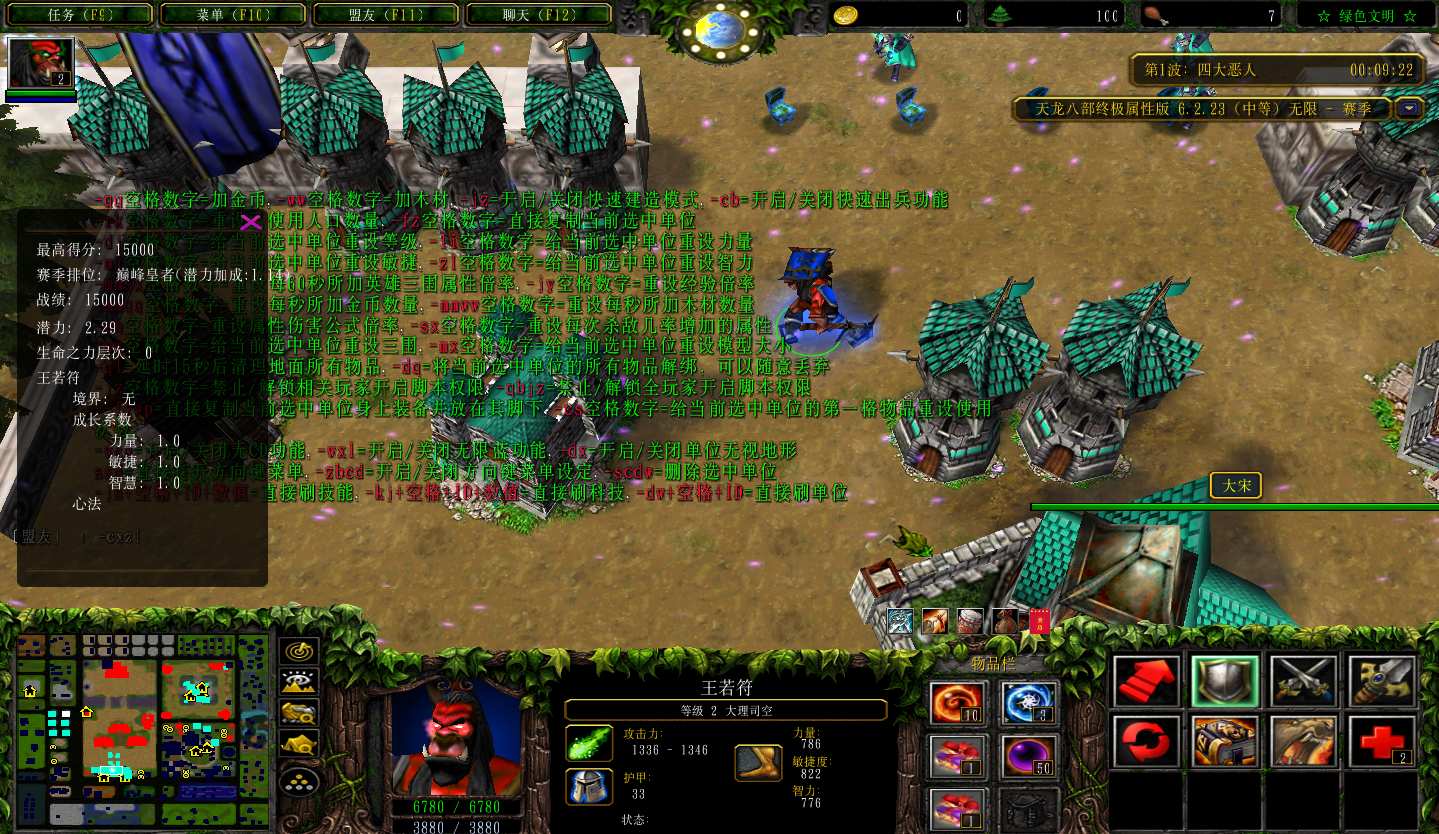
Task: Open the 任务 (F9) quests menu
Action: point(78,15)
